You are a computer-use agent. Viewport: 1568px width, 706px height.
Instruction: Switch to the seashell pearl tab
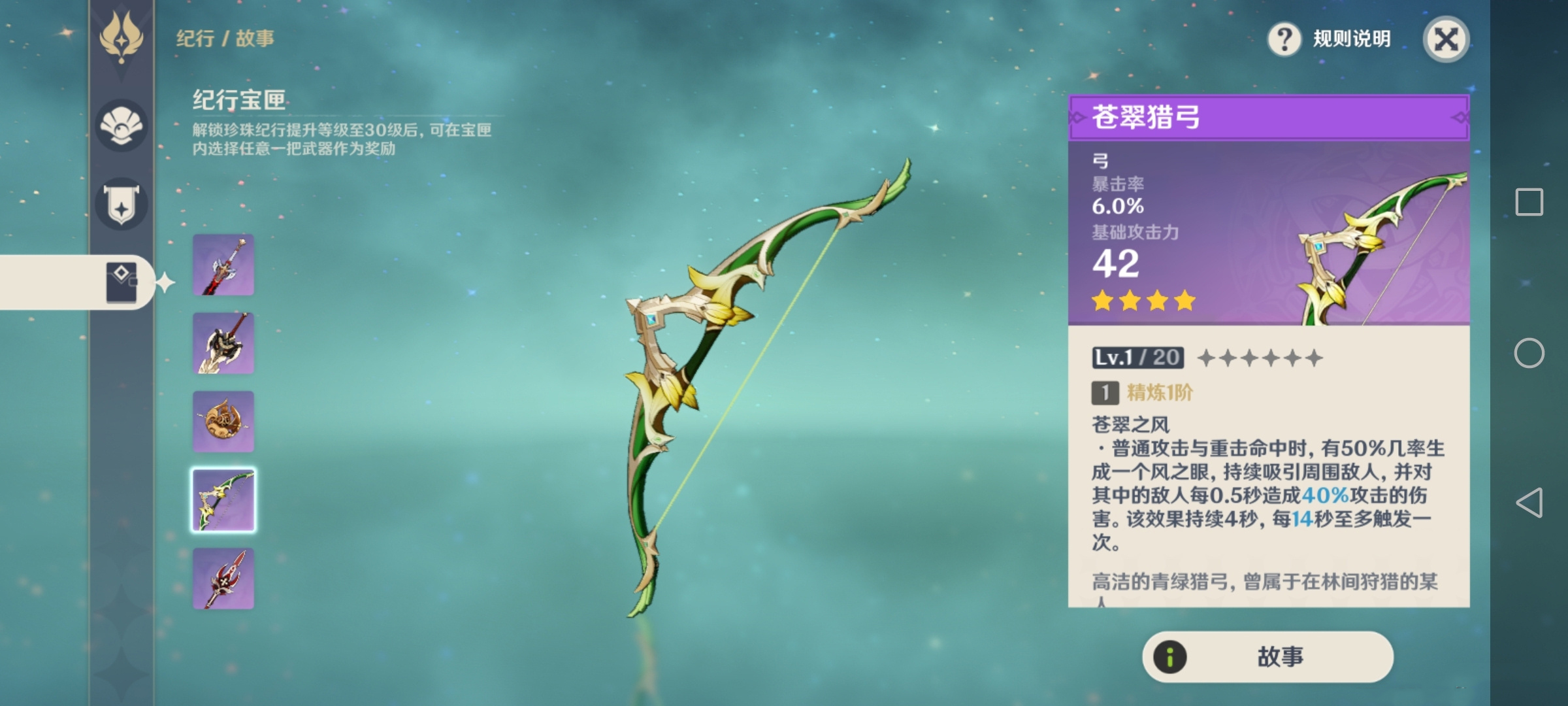click(122, 125)
